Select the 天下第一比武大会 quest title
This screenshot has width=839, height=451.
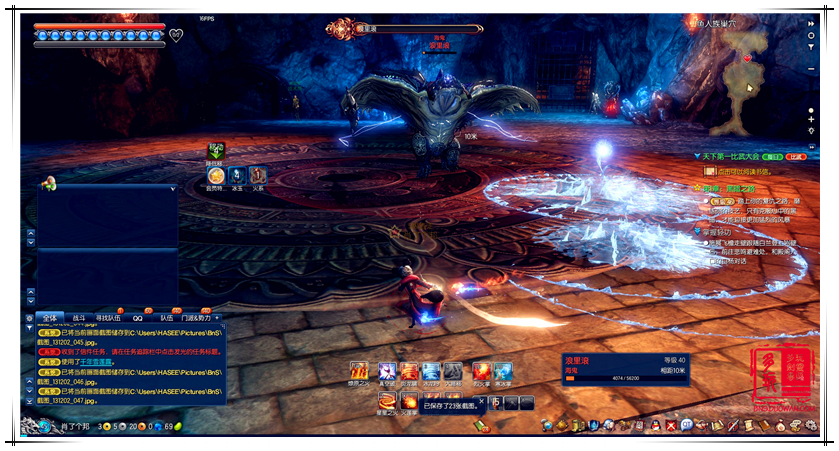click(733, 156)
